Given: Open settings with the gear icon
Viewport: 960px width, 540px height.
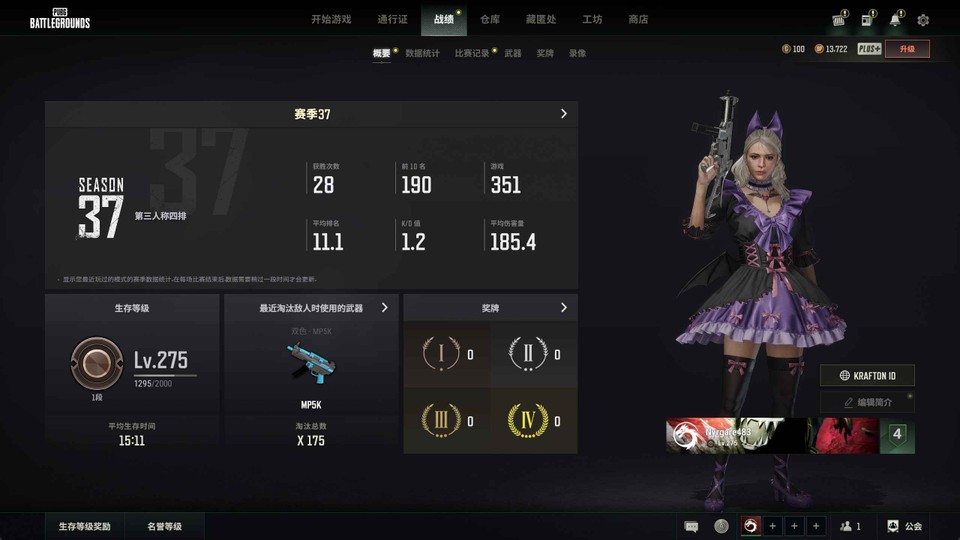Looking at the screenshot, I should pyautogui.click(x=923, y=20).
